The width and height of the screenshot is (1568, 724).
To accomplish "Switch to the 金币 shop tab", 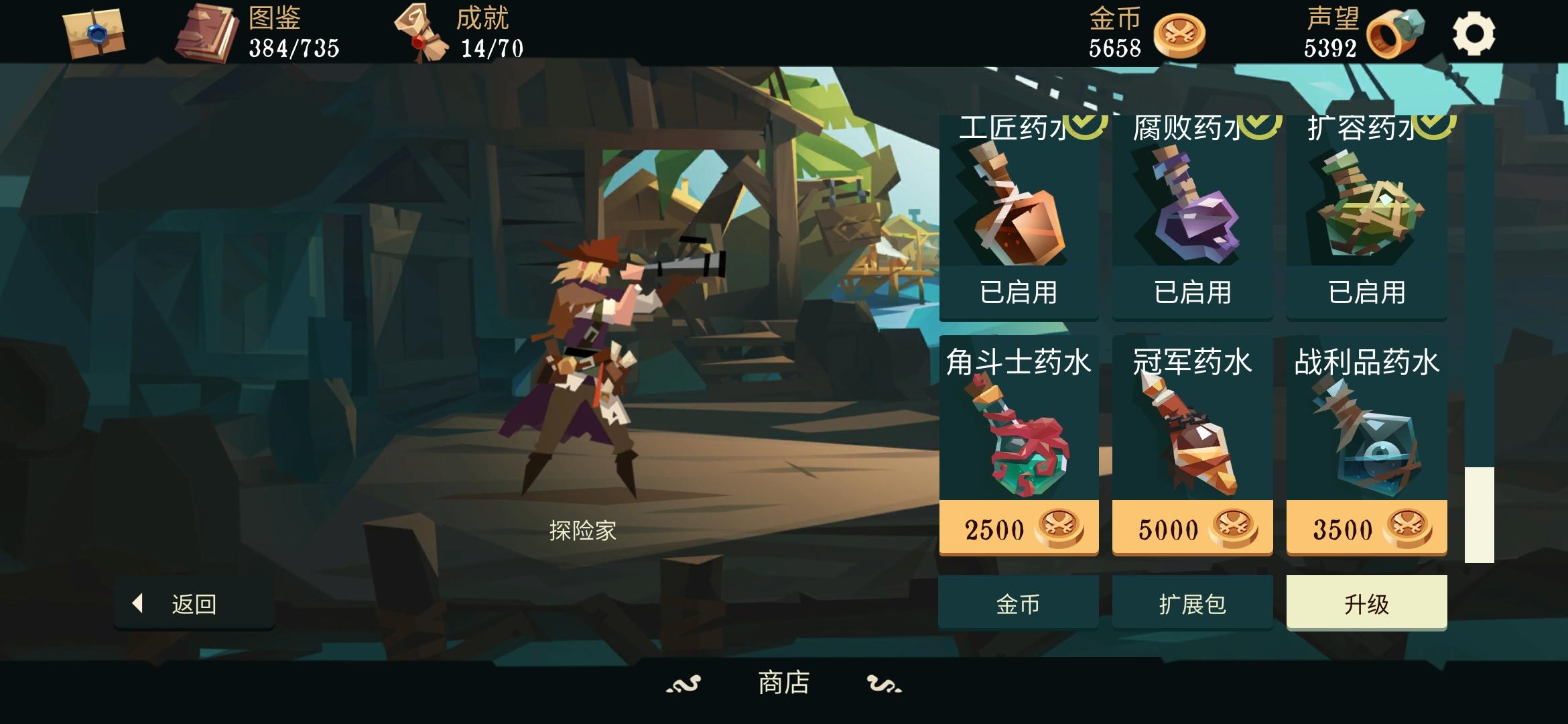I will tap(1018, 601).
